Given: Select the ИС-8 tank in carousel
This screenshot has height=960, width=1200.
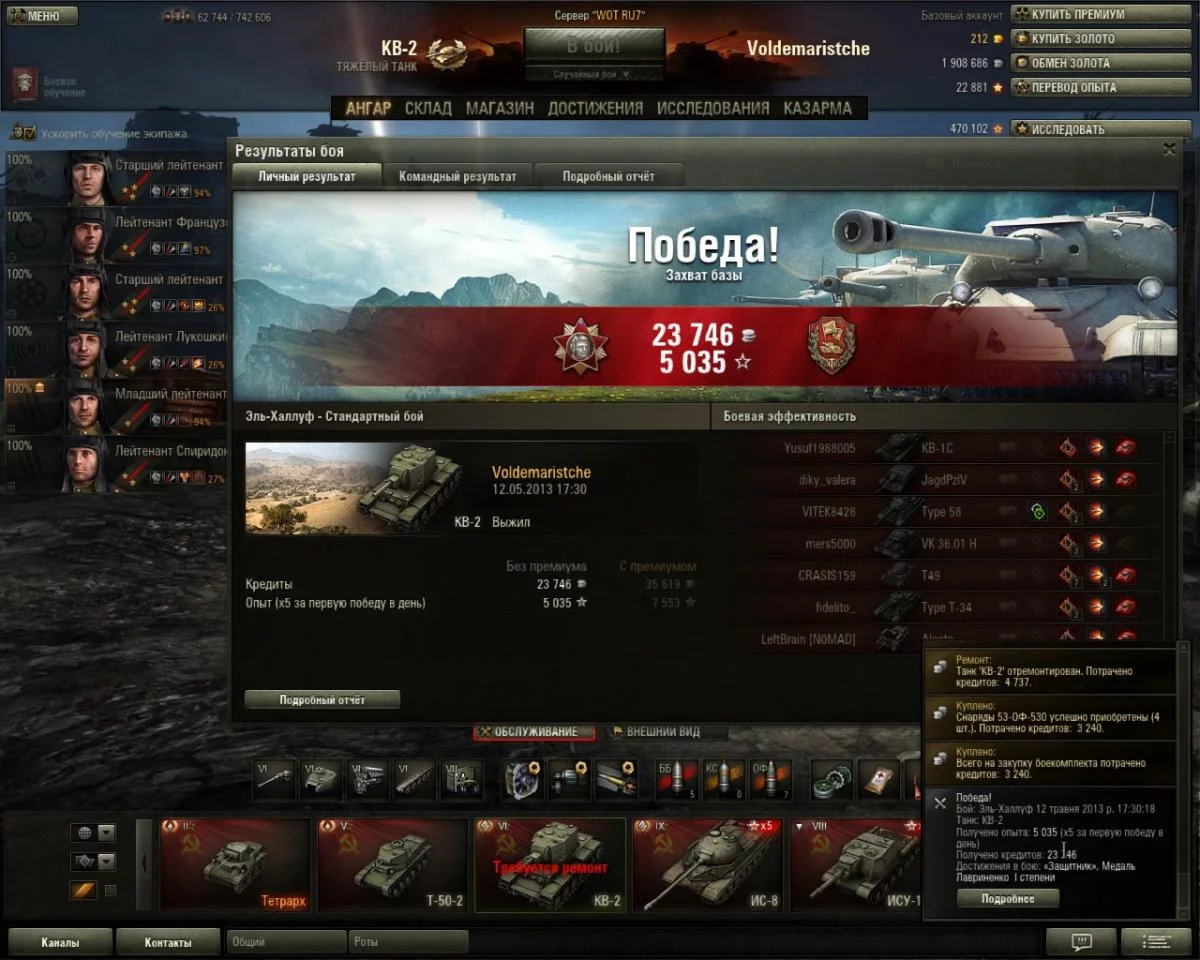Looking at the screenshot, I should (708, 865).
